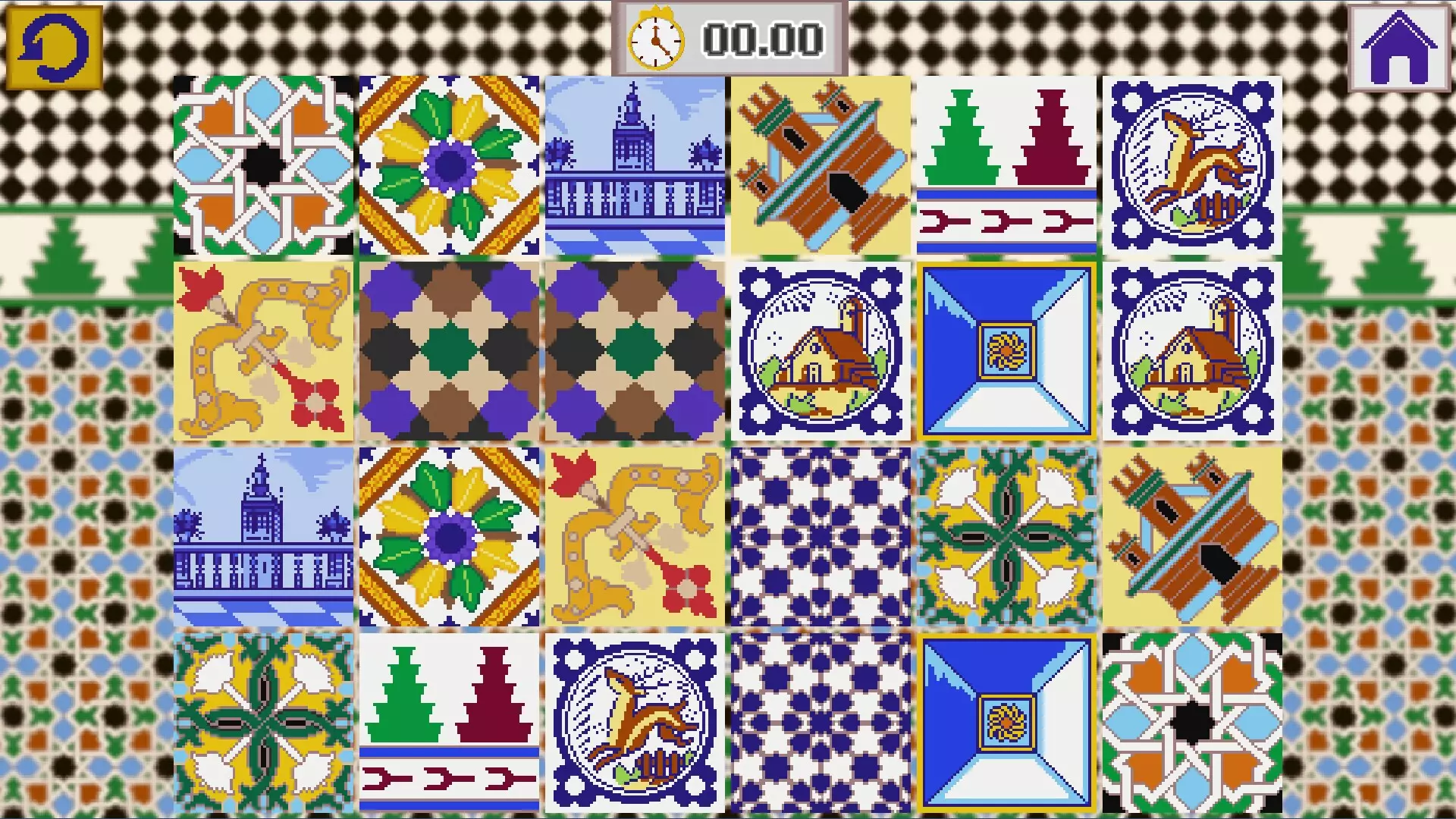The image size is (1456, 819).
Task: Select the highlighted blue pyramid tile second row
Action: point(1006,350)
